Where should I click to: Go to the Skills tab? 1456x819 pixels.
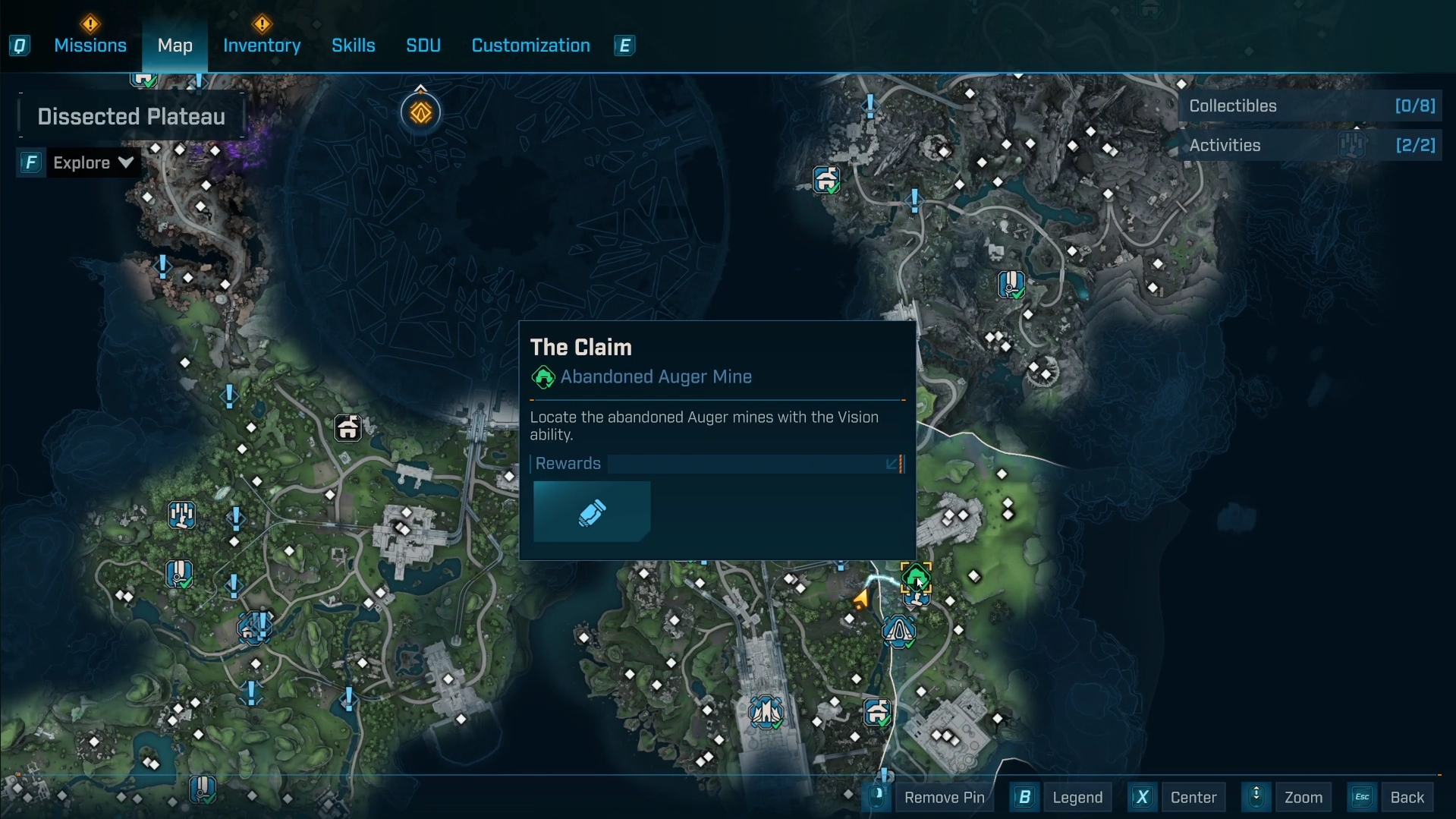click(353, 46)
